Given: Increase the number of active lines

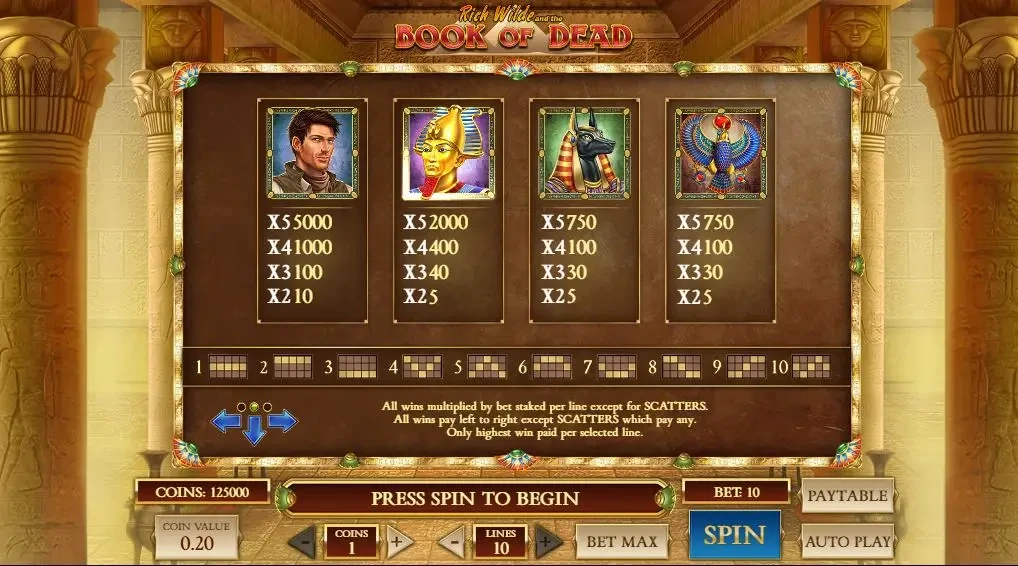Looking at the screenshot, I should (x=547, y=542).
